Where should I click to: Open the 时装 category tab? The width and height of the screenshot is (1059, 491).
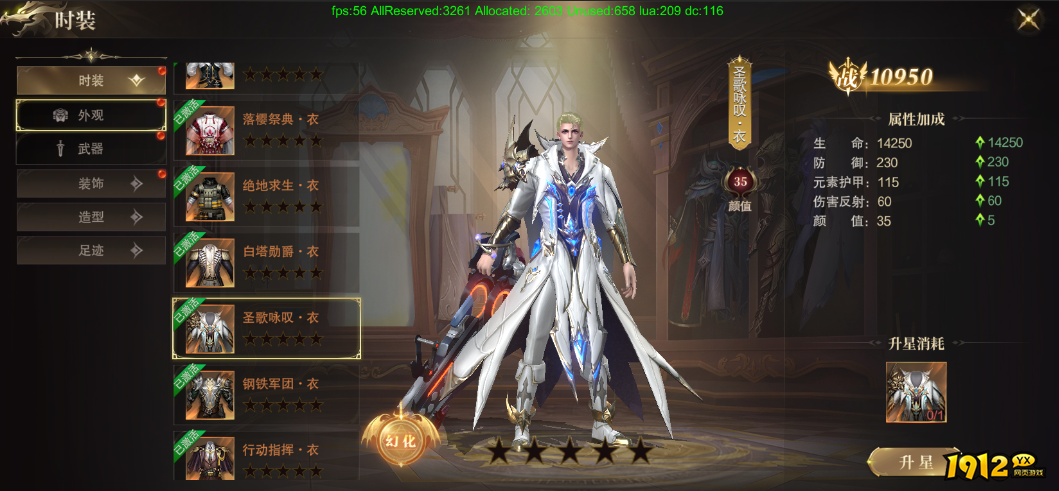click(x=91, y=81)
